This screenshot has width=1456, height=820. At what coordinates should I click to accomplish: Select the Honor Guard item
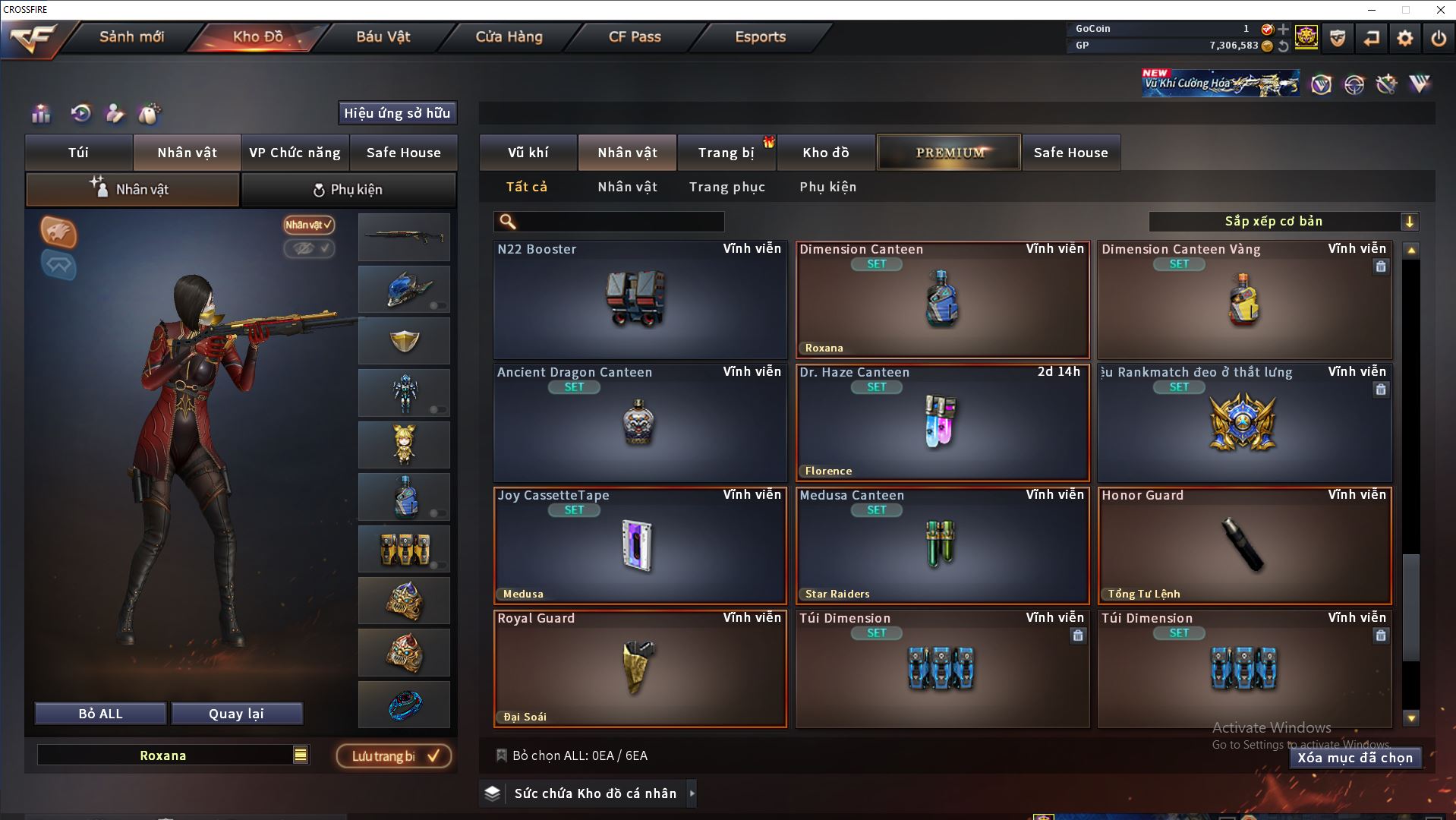(x=1244, y=546)
